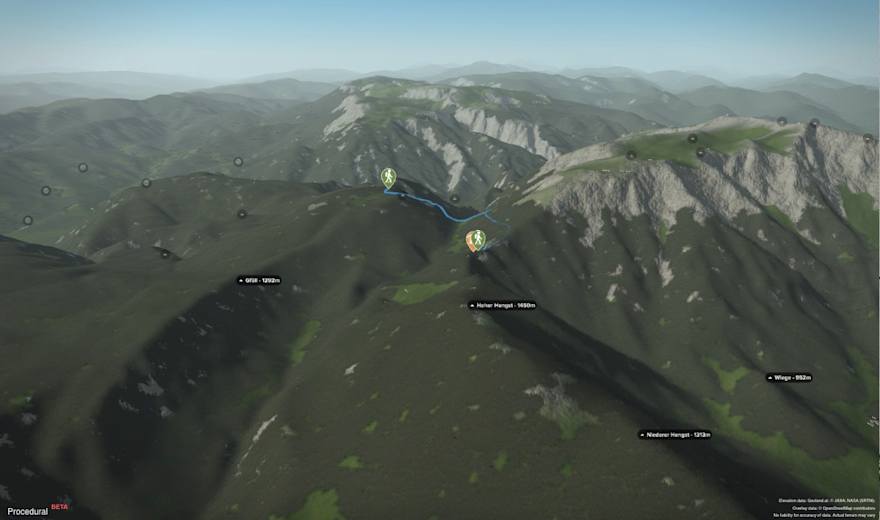Click the Procedural BETA logo
Image resolution: width=880 pixels, height=520 pixels.
click(35, 508)
